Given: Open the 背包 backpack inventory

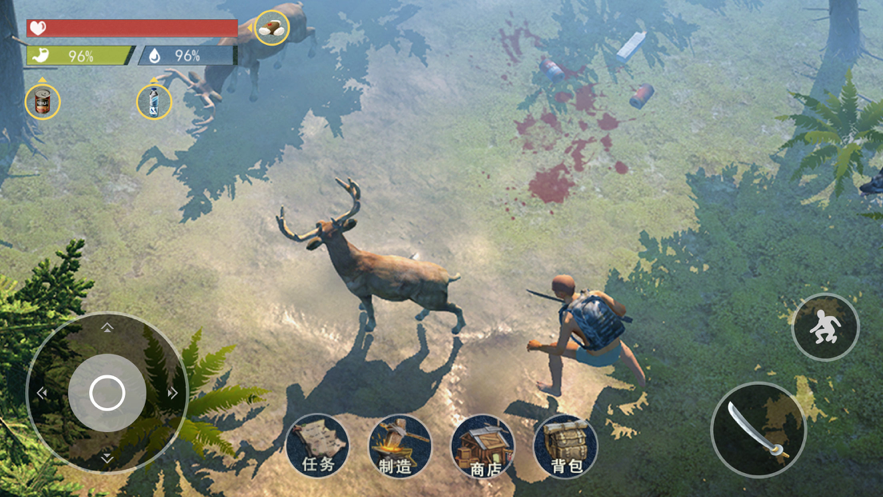Looking at the screenshot, I should (566, 446).
